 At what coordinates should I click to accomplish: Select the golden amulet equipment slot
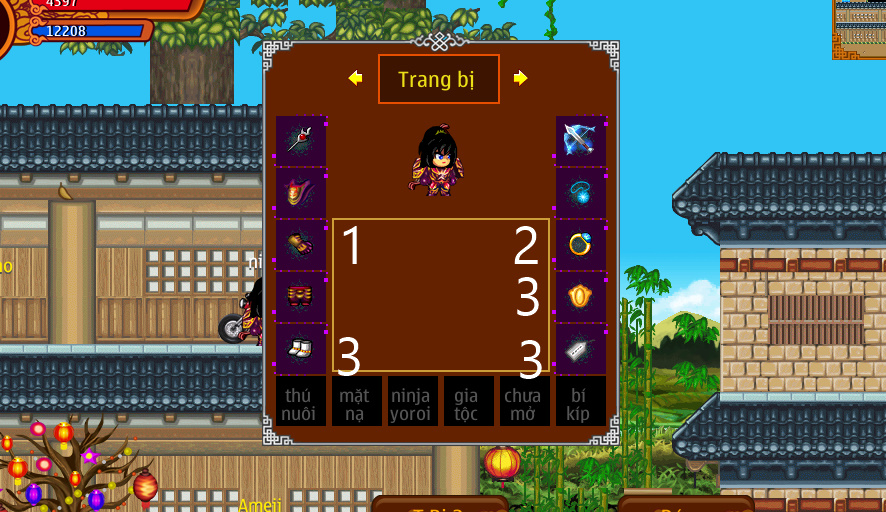[580, 296]
